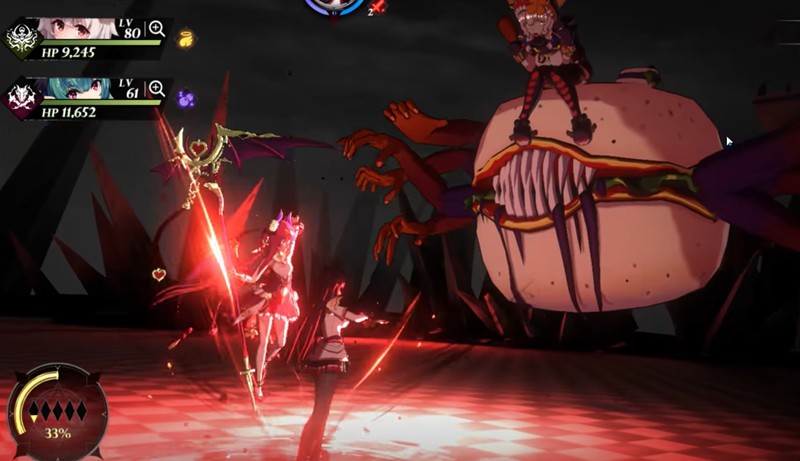Open details for the level 61 teal-haired character
This screenshot has width=800, height=461.
click(x=157, y=88)
